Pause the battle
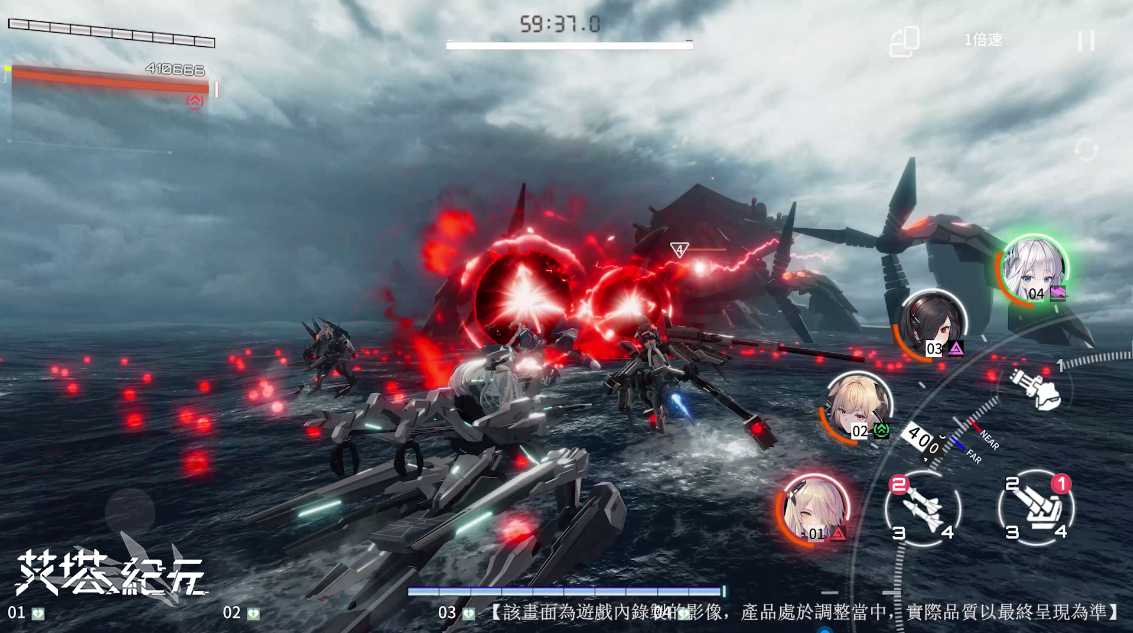Viewport: 1133px width, 633px height. pyautogui.click(x=1085, y=41)
